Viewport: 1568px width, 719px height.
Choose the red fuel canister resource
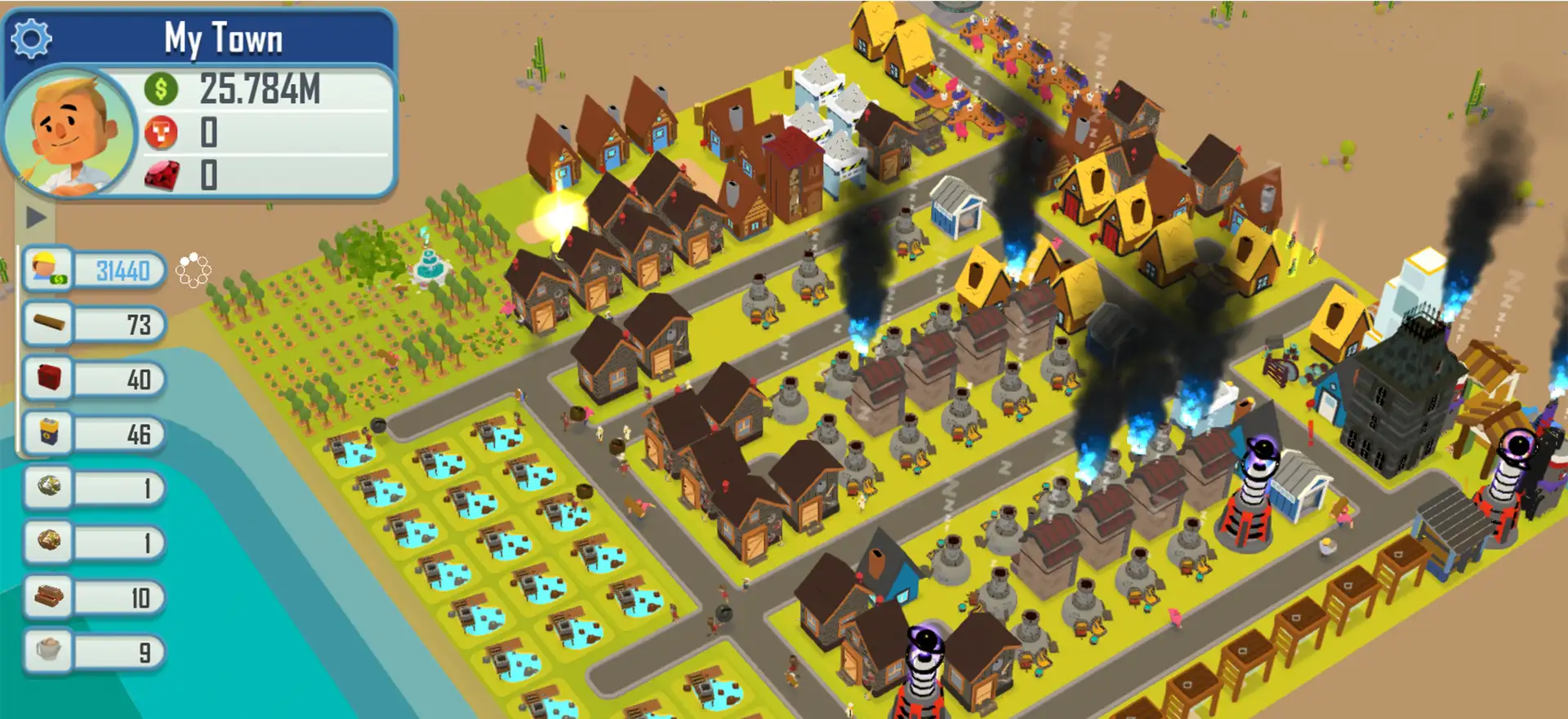pos(48,379)
